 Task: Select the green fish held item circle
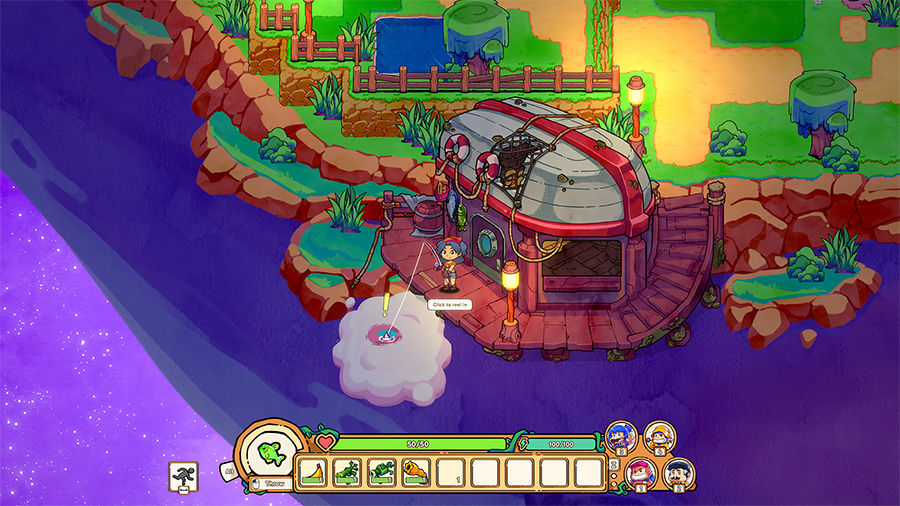(270, 453)
